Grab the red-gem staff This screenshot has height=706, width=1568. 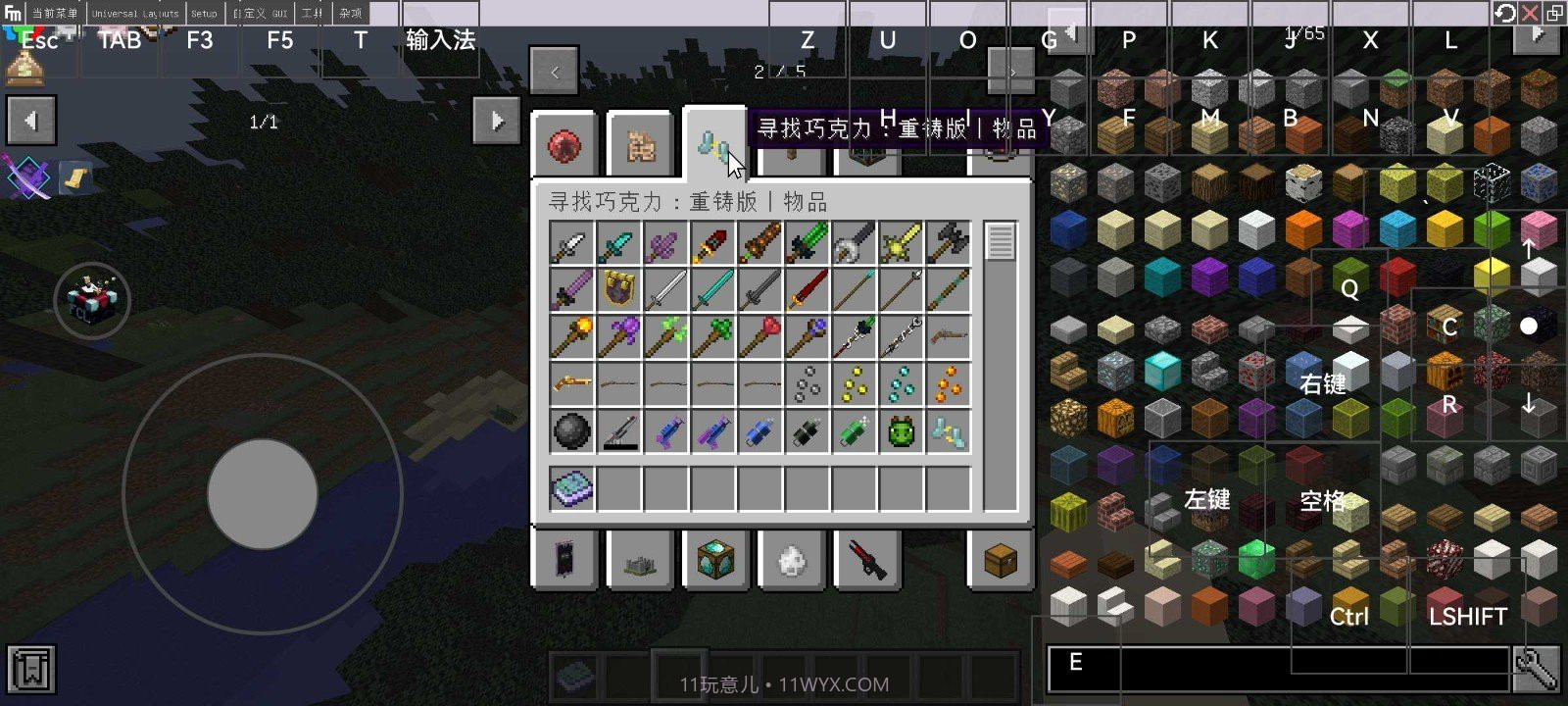[760, 336]
